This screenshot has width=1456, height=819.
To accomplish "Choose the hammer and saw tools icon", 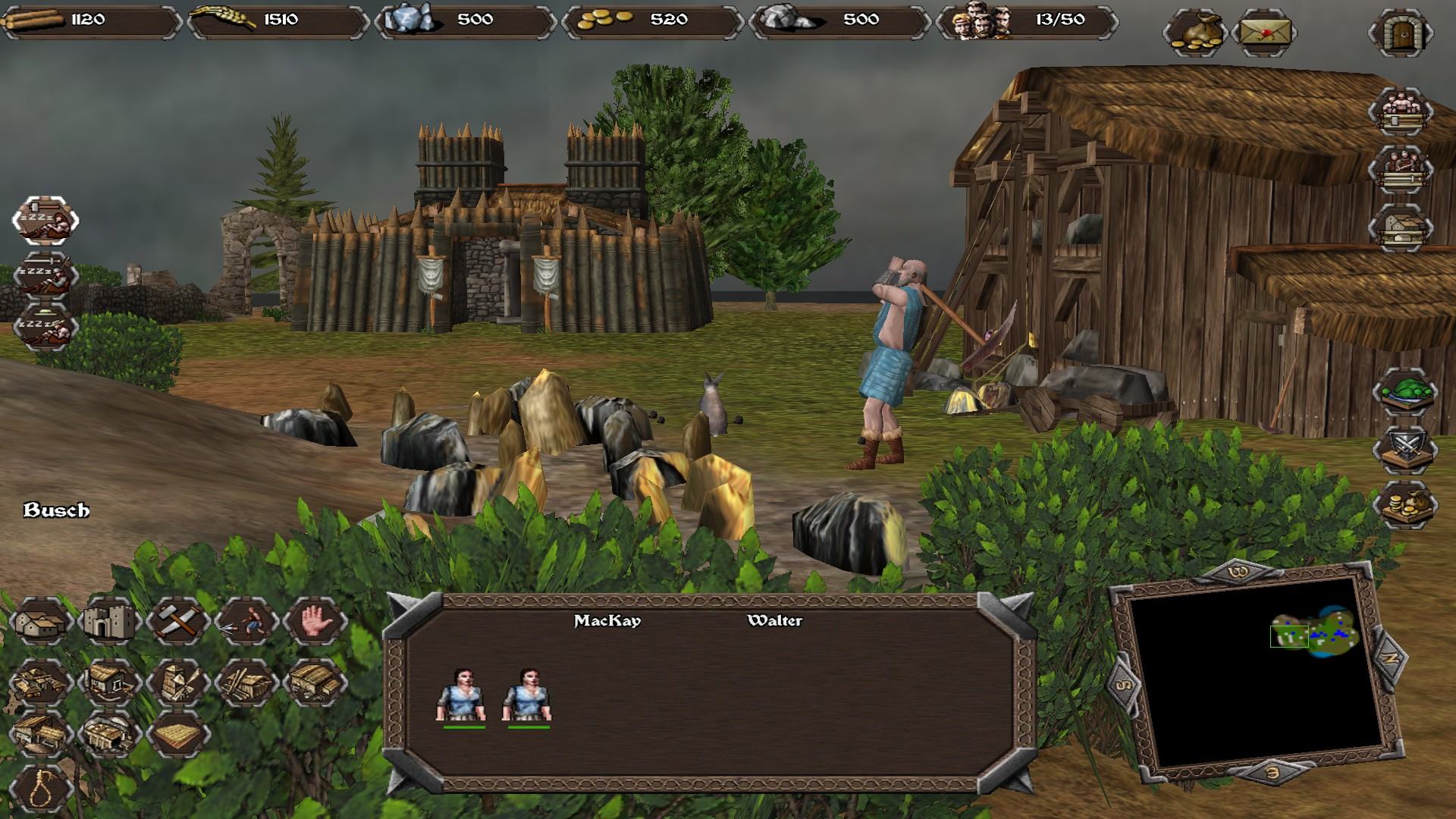I will tap(179, 622).
